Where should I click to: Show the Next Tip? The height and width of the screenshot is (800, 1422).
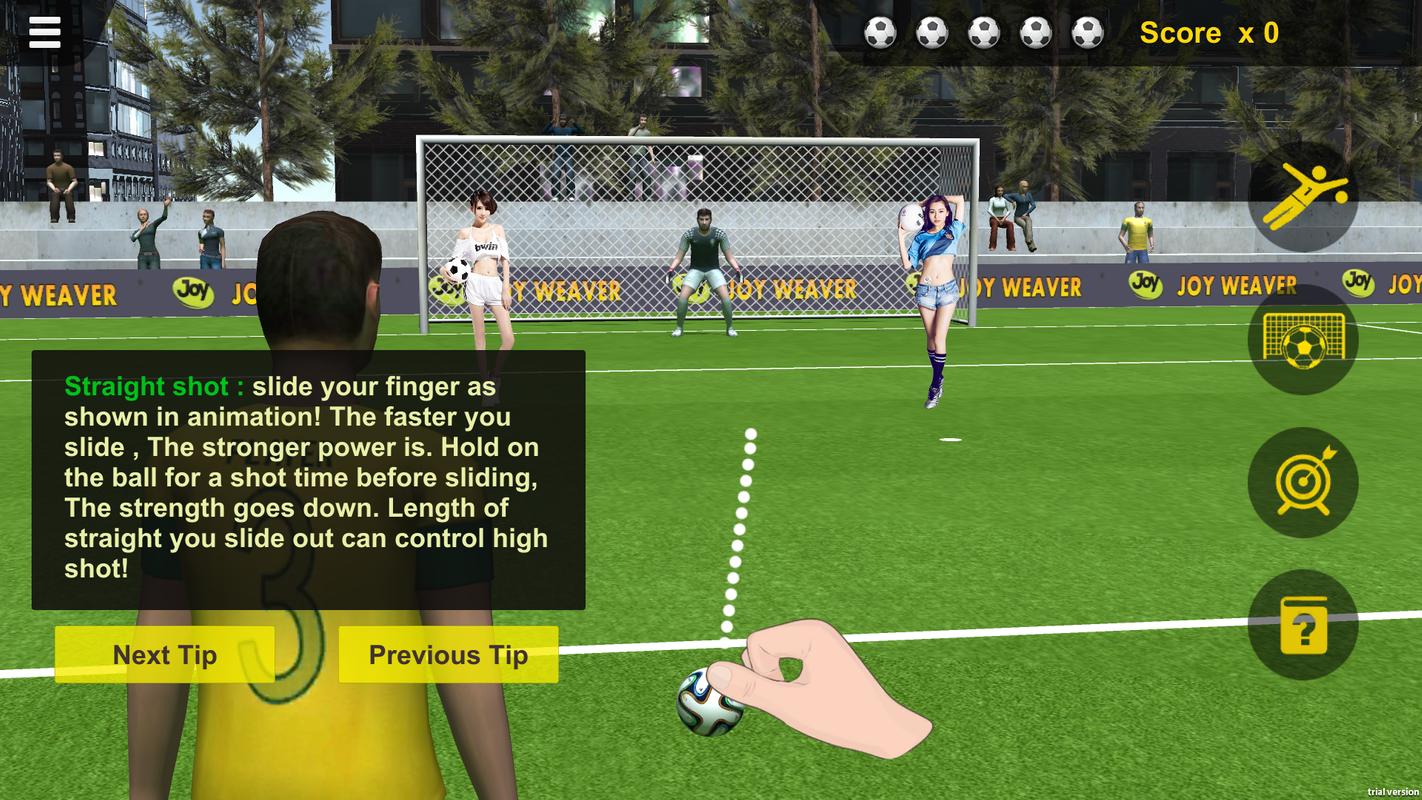pos(164,655)
